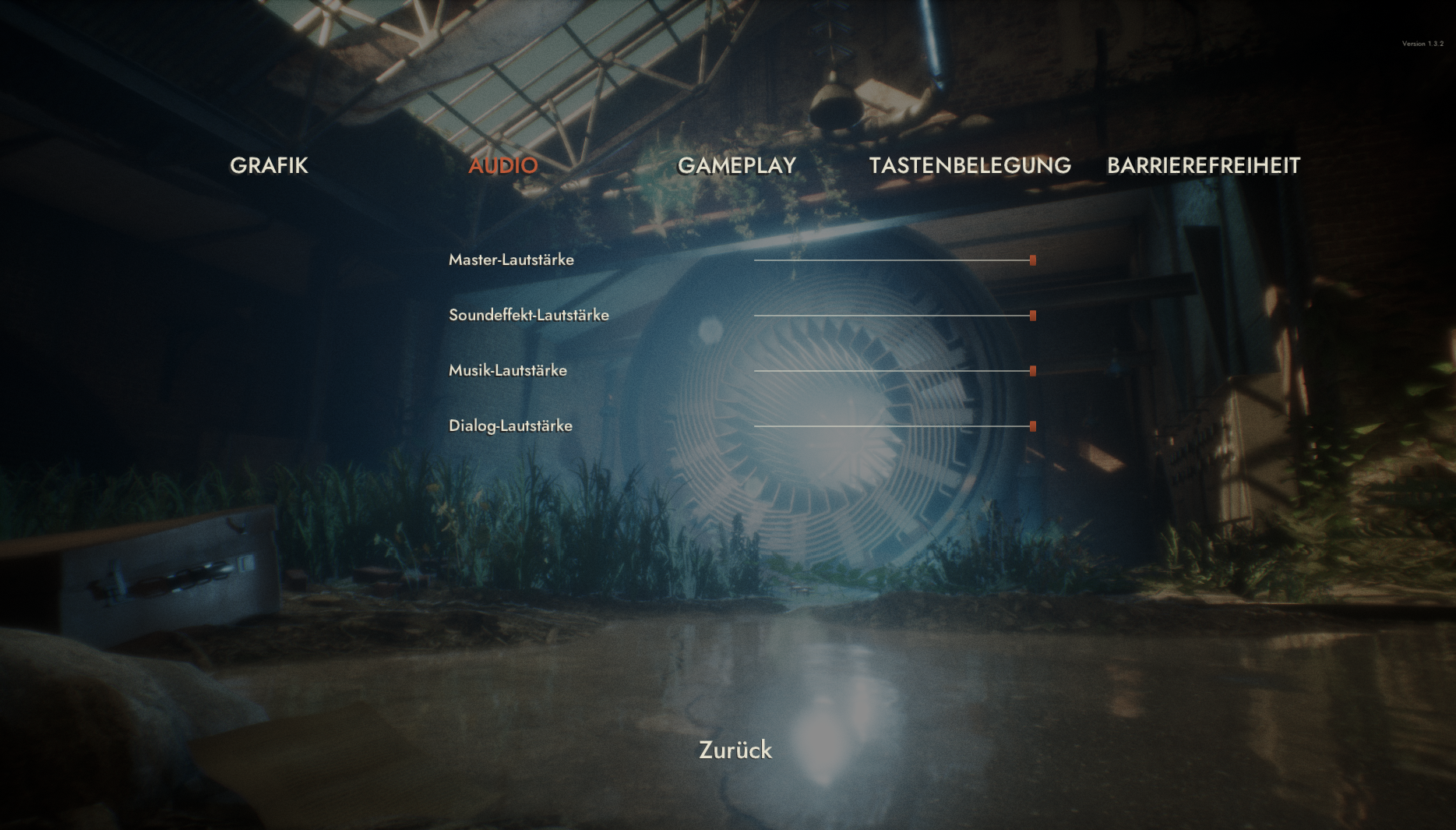Select the Soundeffekt-Lautstärke label
The height and width of the screenshot is (830, 1456).
(x=529, y=315)
